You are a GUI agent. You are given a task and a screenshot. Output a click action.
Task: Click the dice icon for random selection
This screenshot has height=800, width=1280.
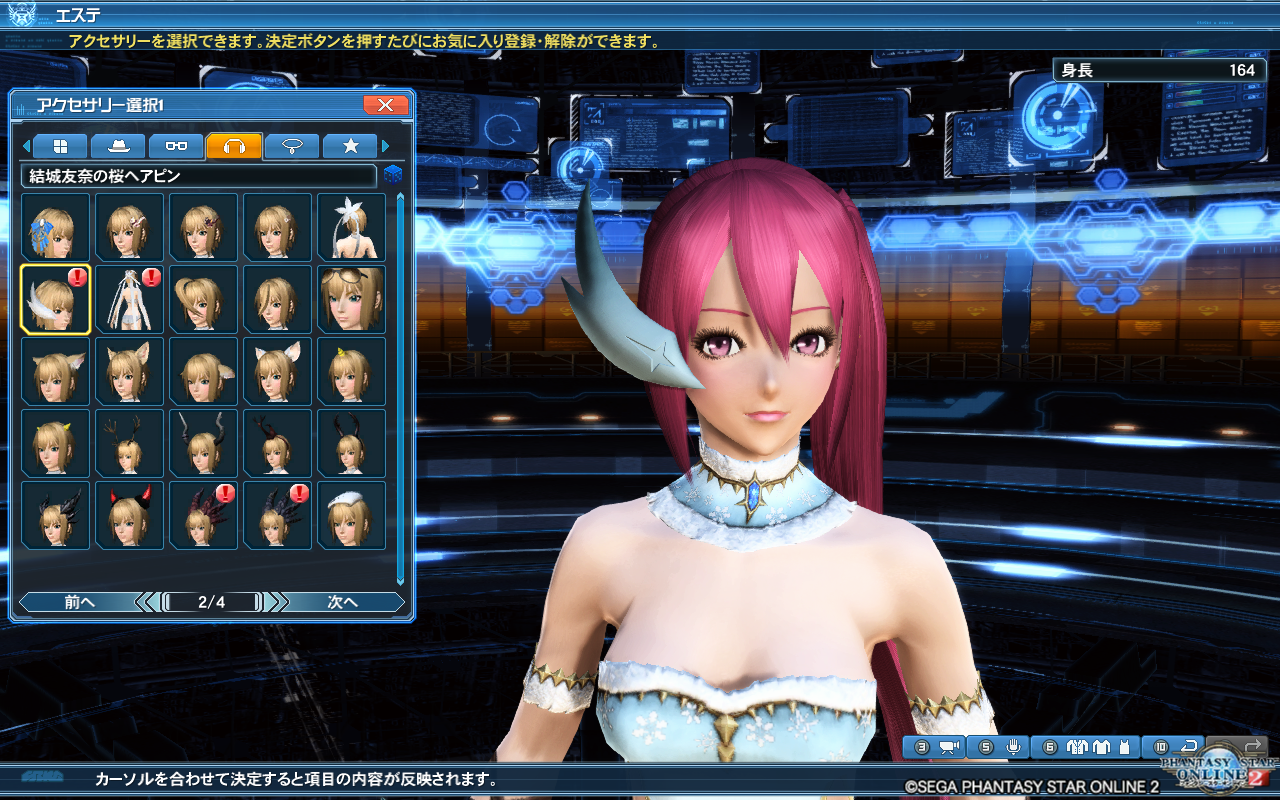[x=393, y=174]
